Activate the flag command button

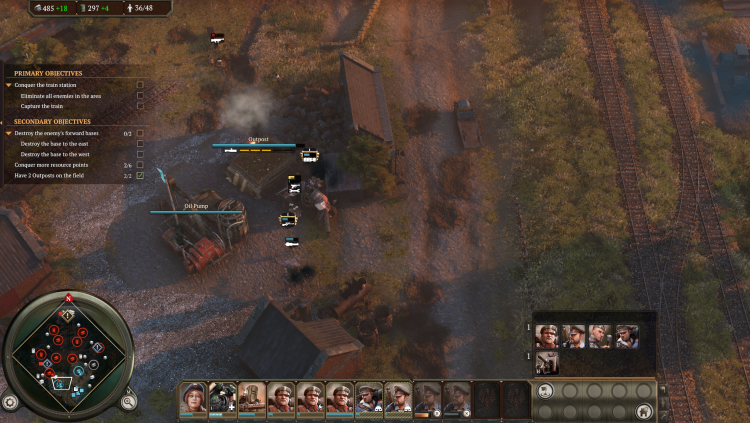click(545, 391)
